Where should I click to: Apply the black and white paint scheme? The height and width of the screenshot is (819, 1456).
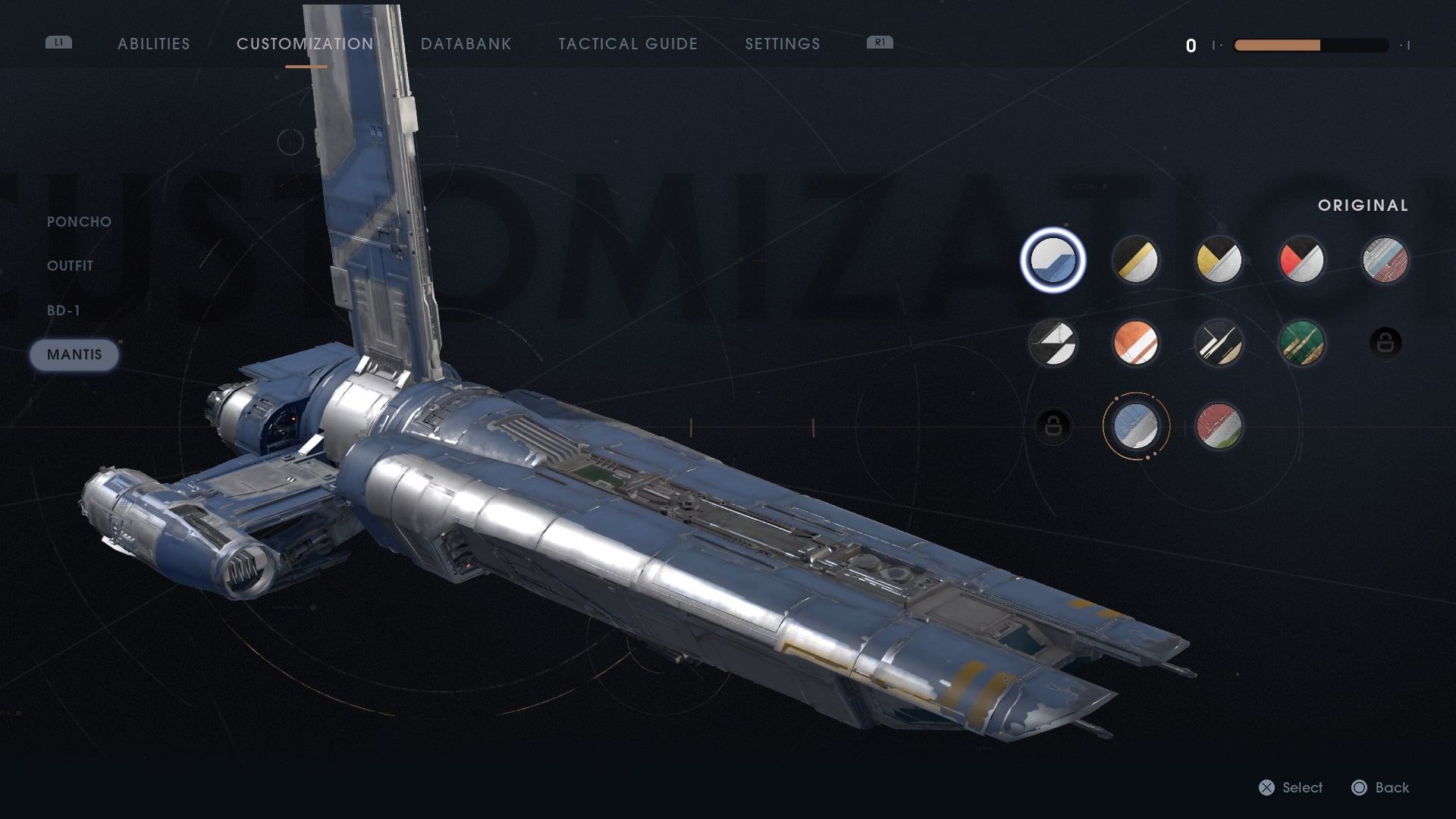pyautogui.click(x=1053, y=343)
